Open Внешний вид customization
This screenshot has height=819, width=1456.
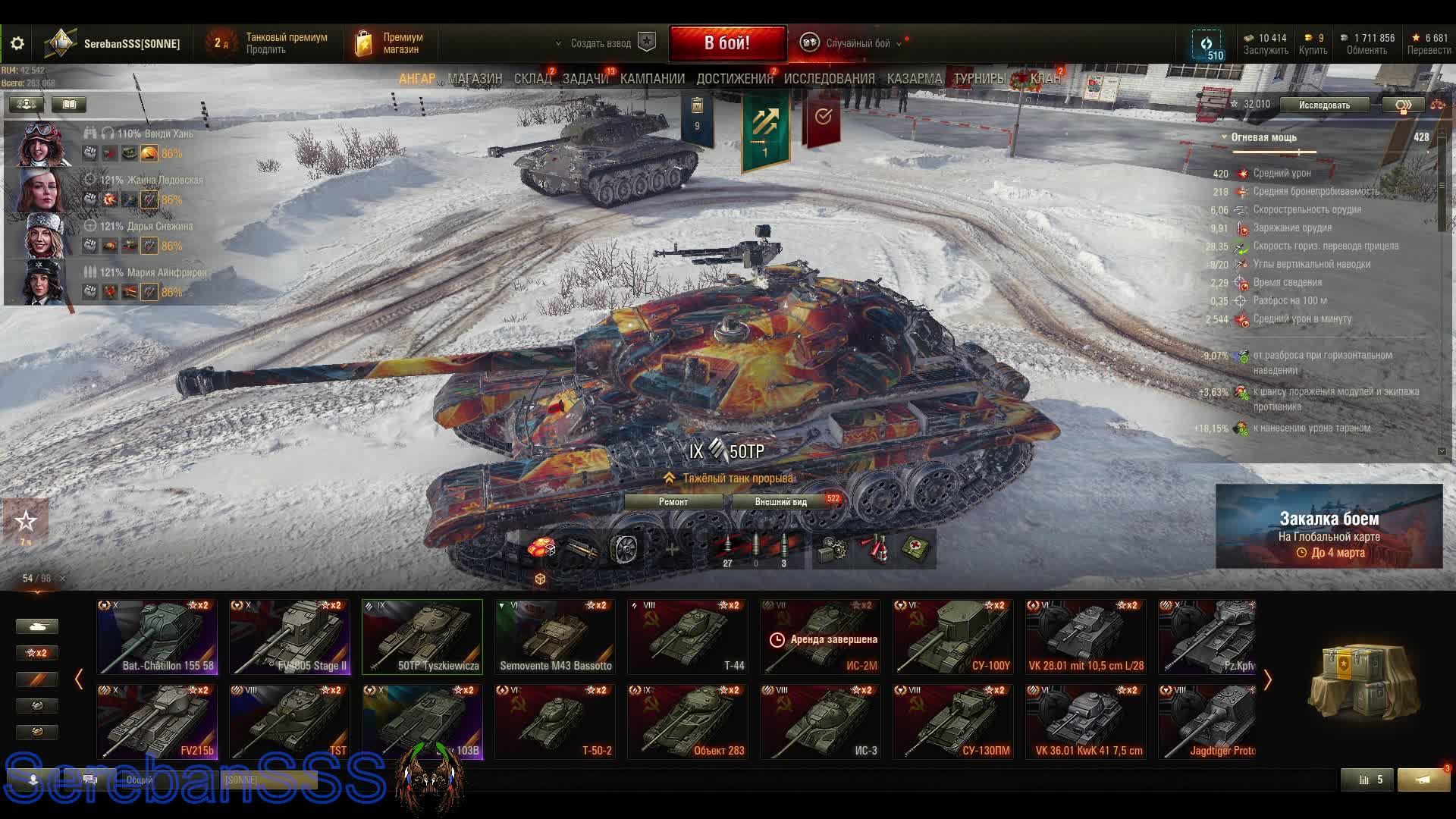click(781, 502)
